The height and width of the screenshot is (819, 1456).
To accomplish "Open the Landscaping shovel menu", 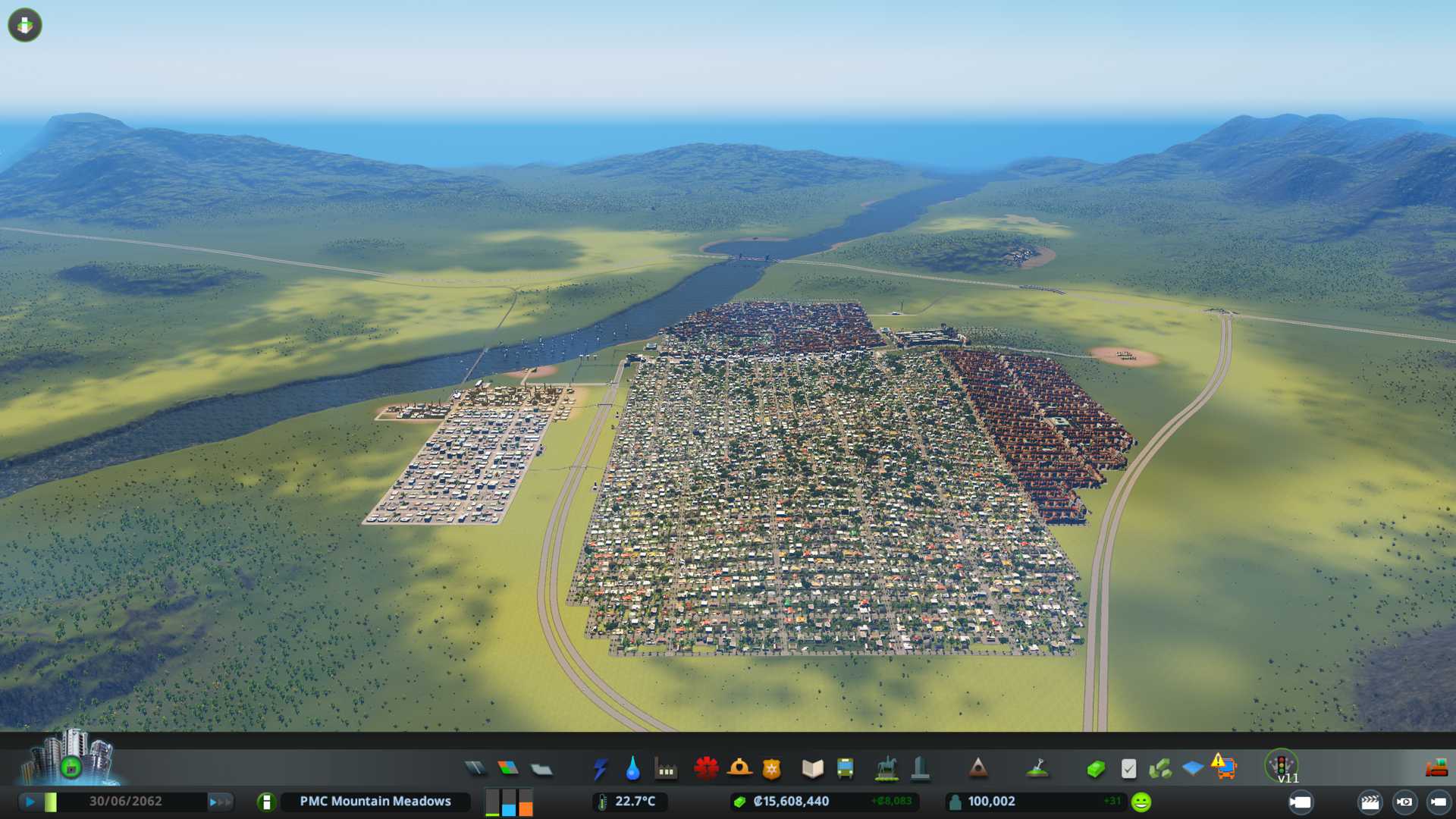I will 1037,769.
